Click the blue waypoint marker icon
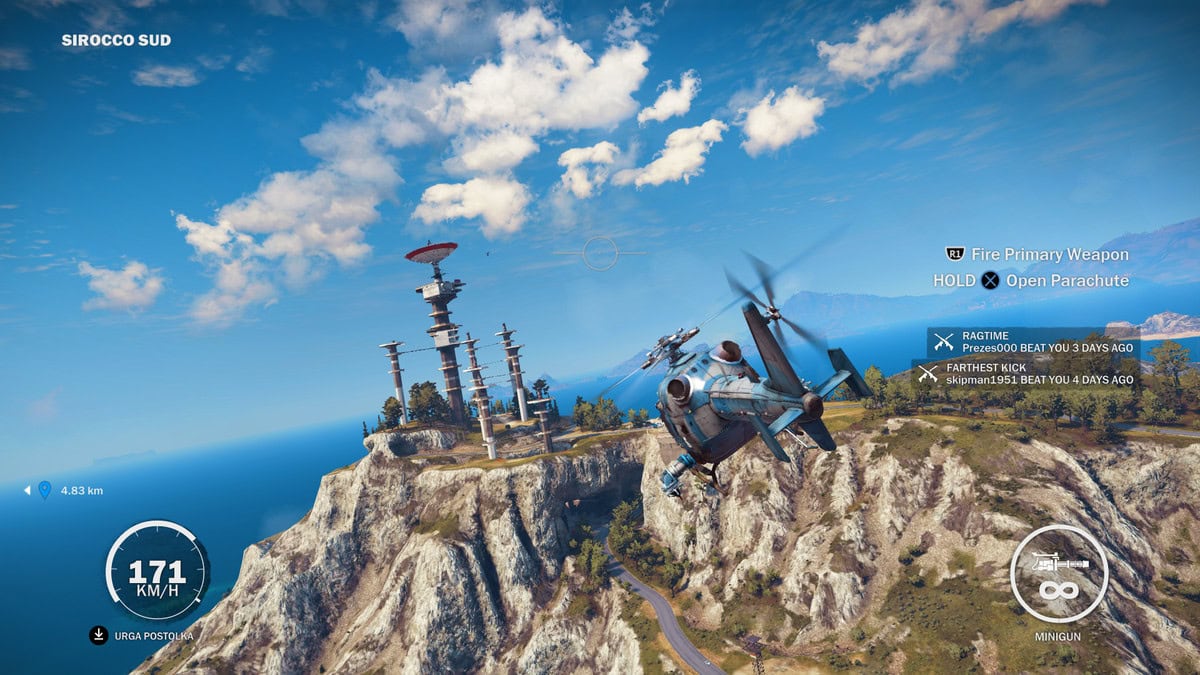 coord(44,490)
